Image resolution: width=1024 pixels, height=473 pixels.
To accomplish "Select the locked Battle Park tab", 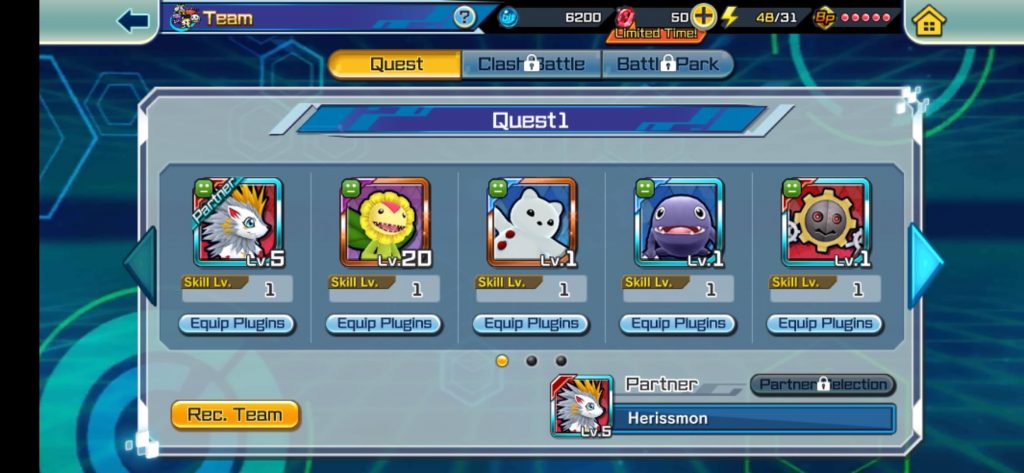I will 667,64.
